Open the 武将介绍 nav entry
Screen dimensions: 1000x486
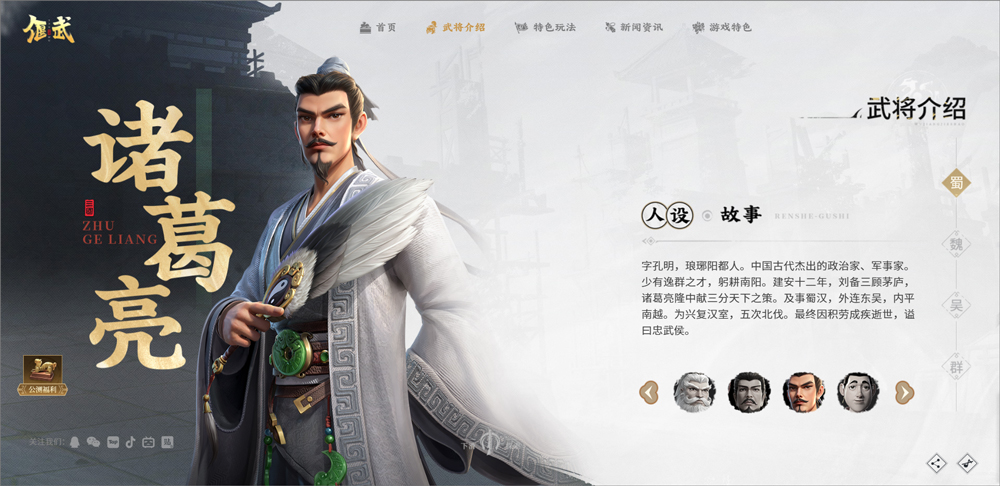coord(455,27)
